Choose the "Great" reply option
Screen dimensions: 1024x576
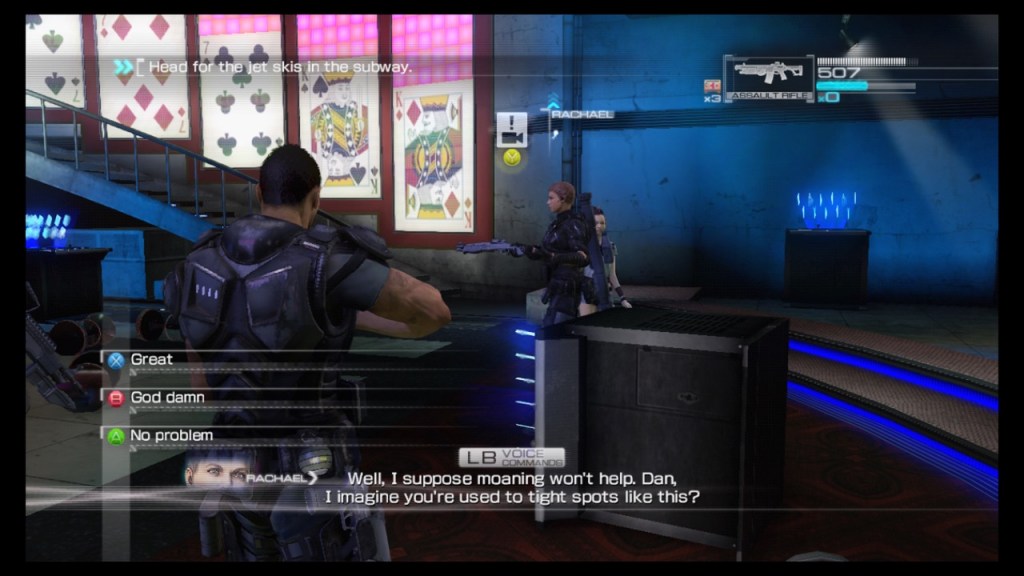[152, 359]
